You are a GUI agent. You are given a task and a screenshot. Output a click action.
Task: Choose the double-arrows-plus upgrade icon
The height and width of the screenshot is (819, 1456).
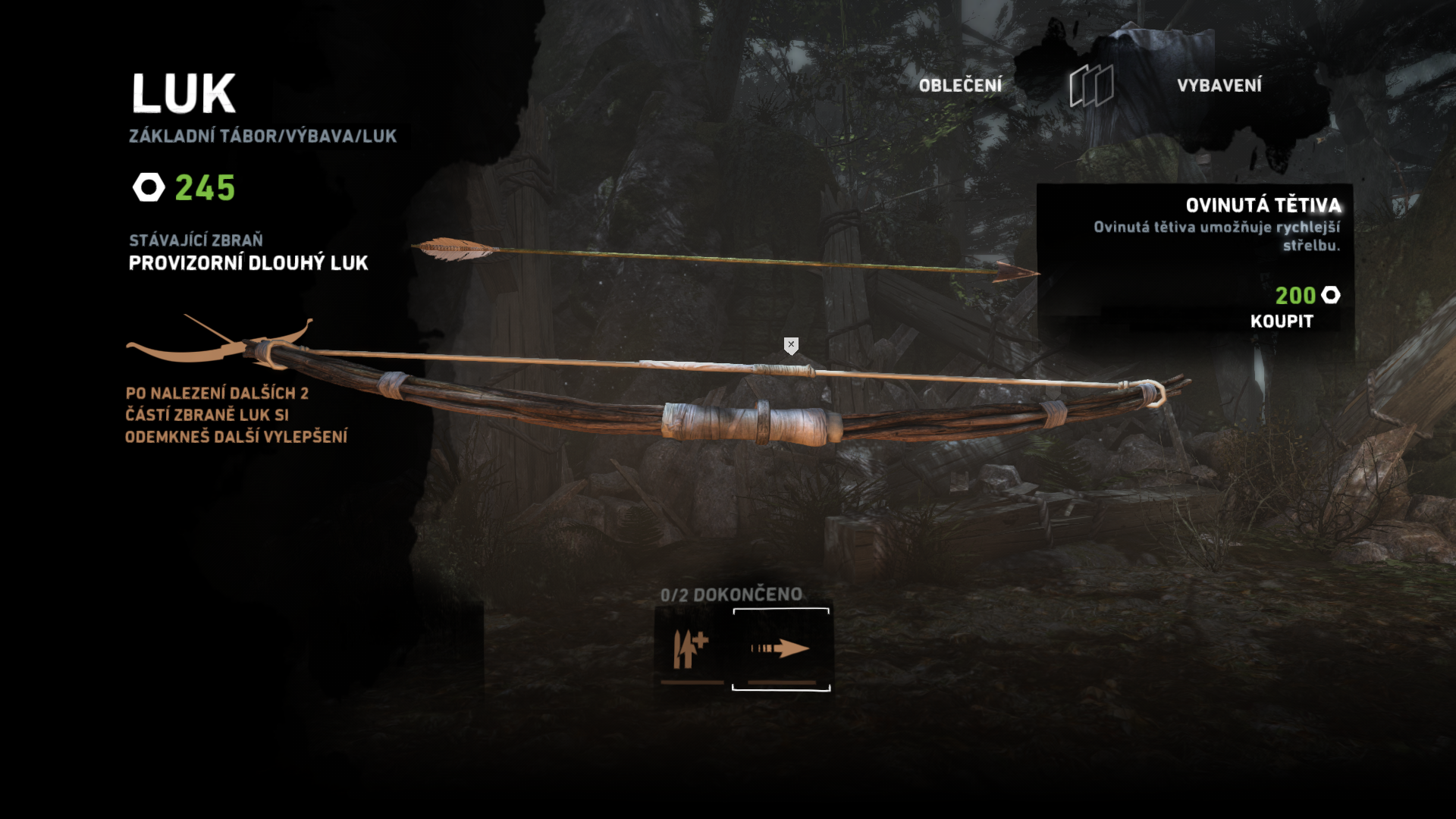691,649
